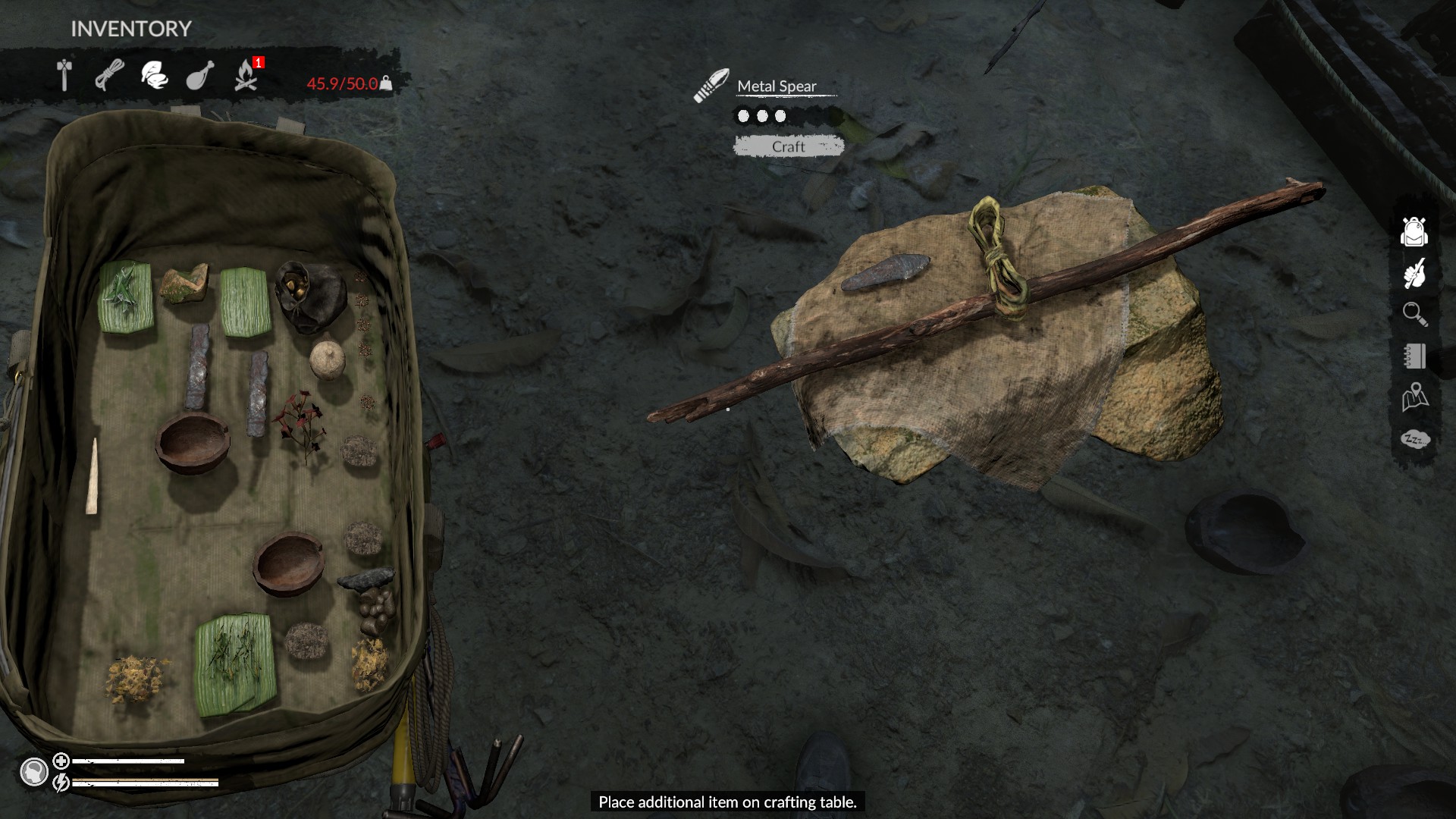Show the meat drumstick food tab
The height and width of the screenshot is (819, 1456).
199,76
